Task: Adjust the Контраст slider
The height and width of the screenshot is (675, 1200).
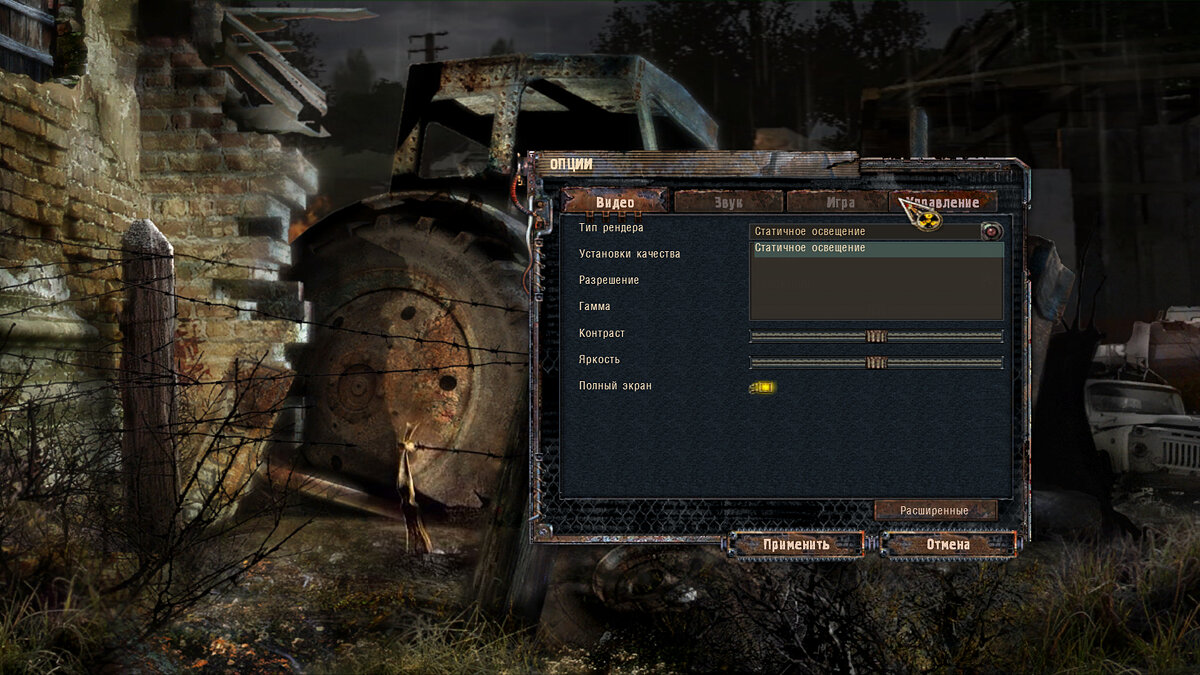Action: [x=876, y=336]
